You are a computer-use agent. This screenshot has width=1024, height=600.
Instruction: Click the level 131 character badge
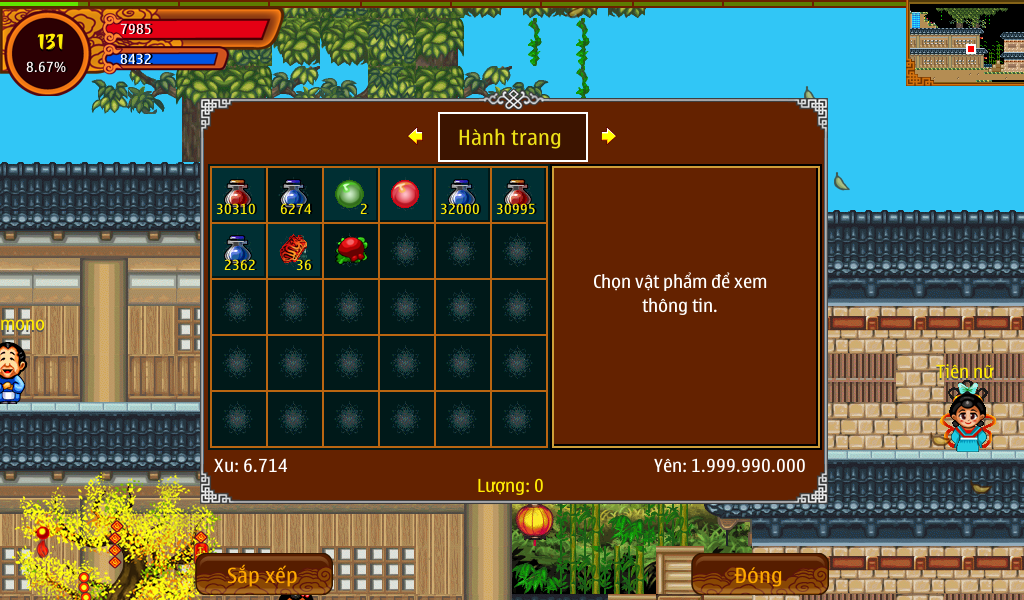(47, 53)
